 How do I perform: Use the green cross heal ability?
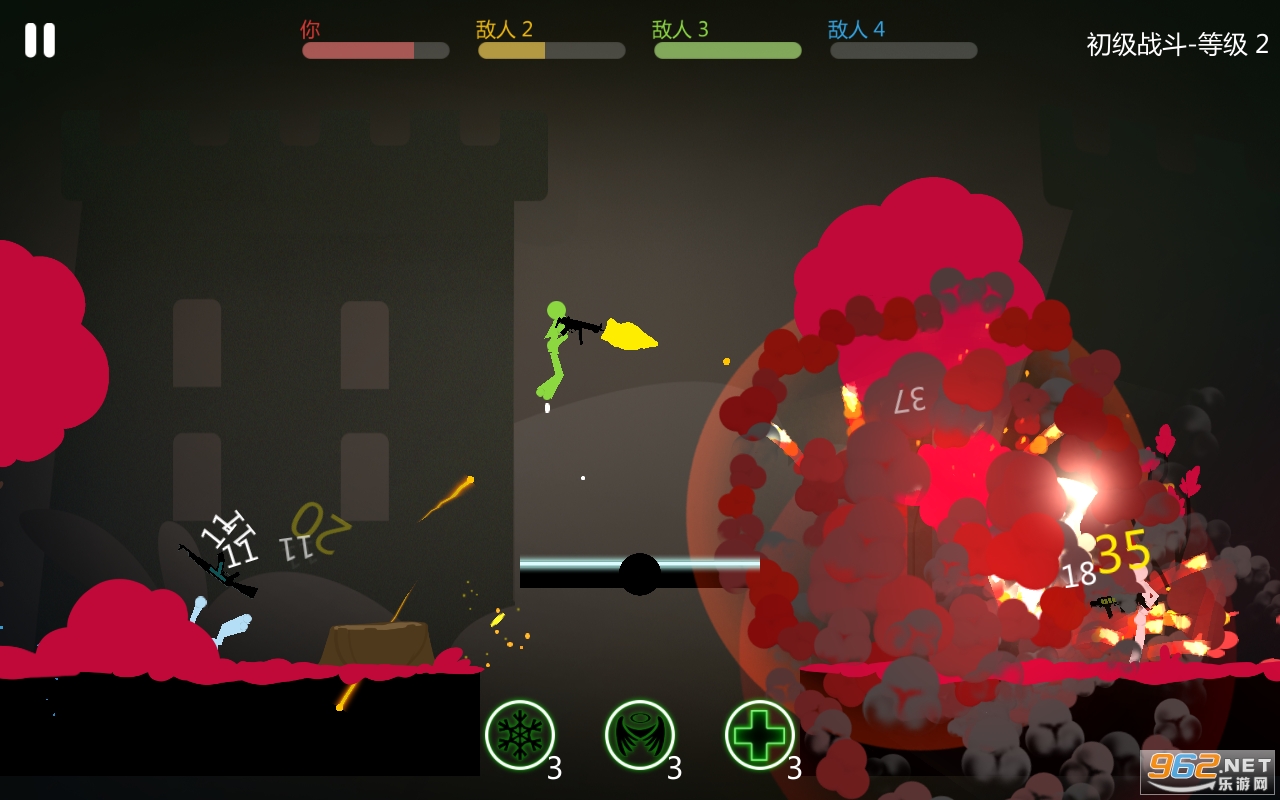(x=760, y=735)
